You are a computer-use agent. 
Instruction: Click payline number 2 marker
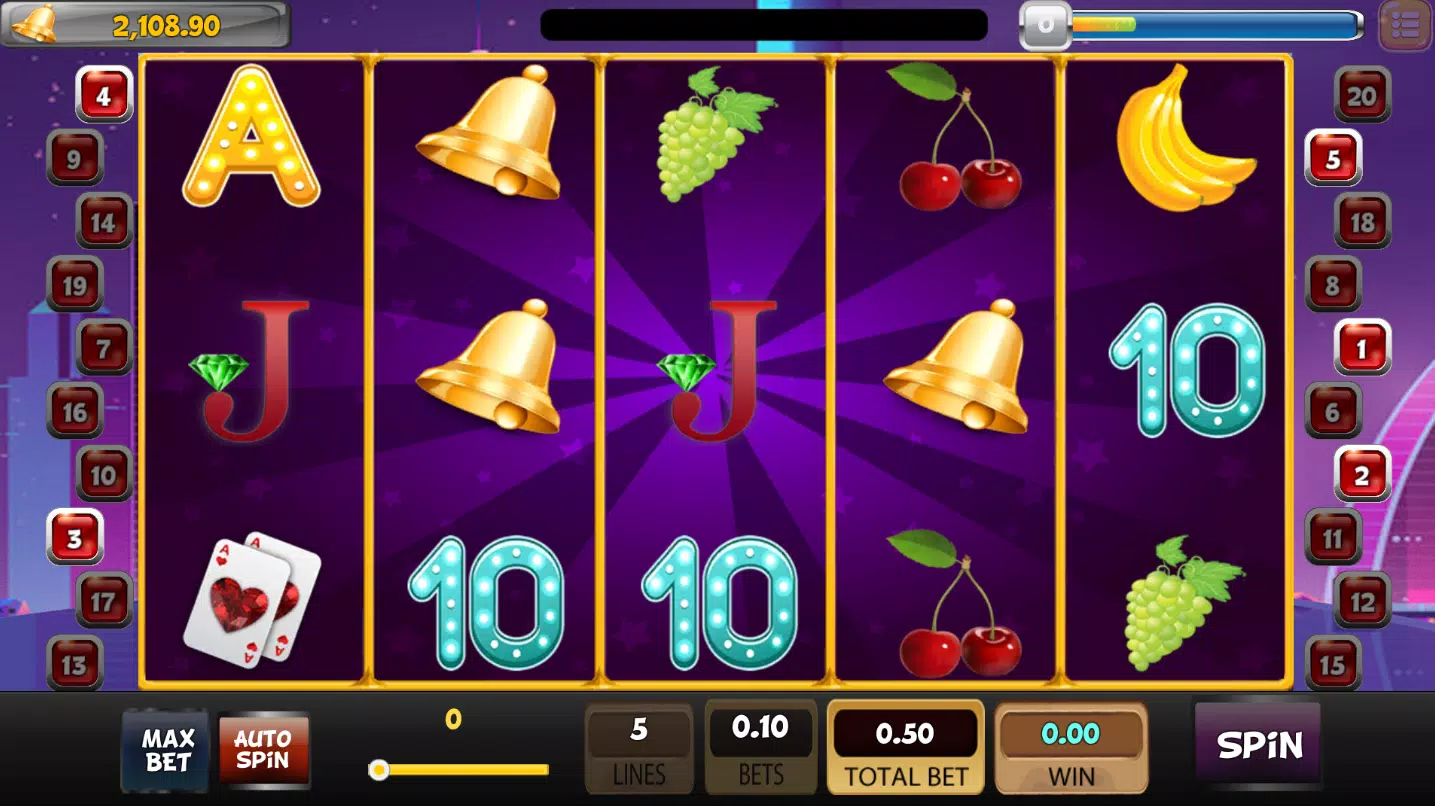(x=1362, y=475)
